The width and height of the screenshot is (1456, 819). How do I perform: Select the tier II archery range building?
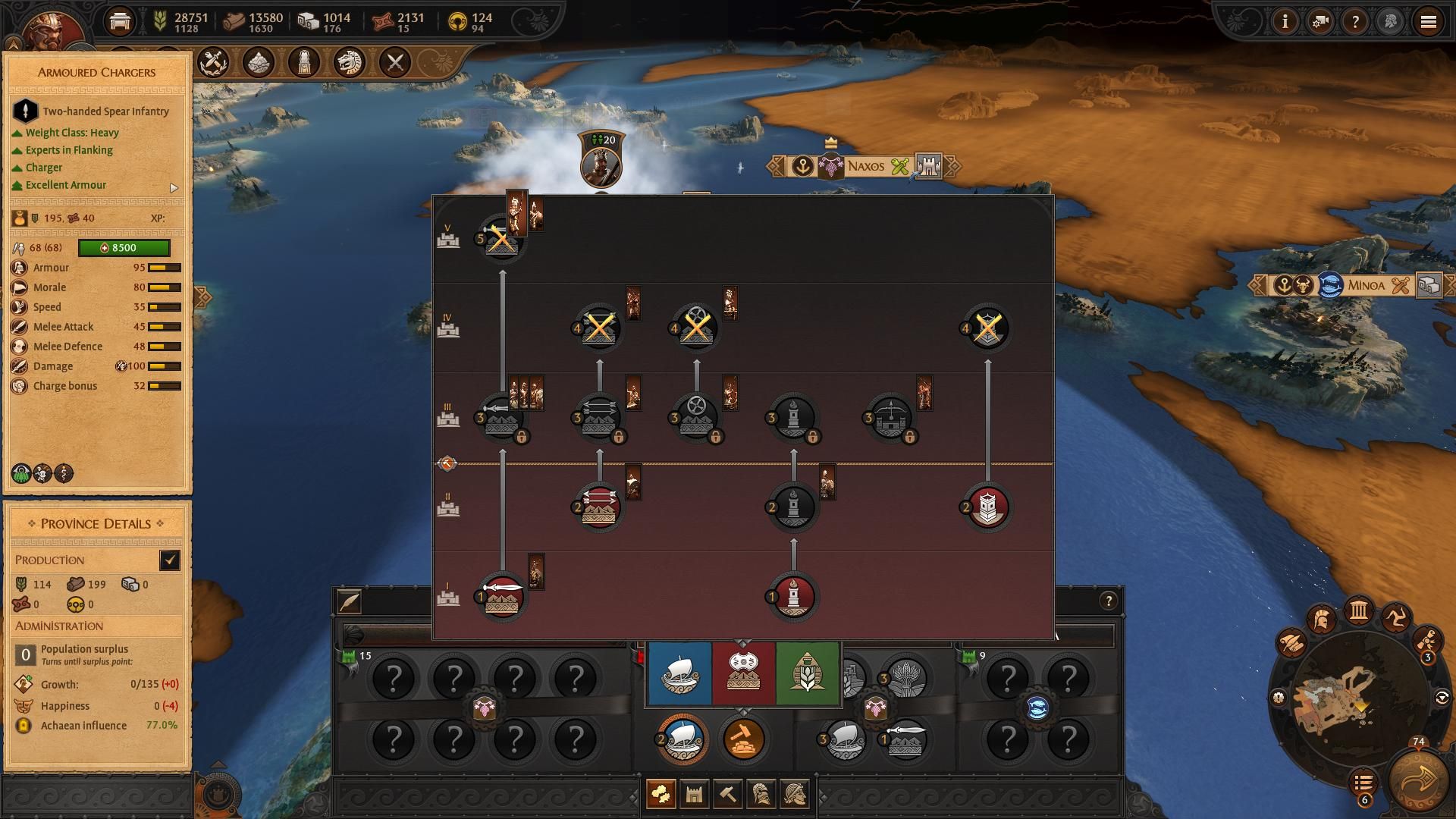(599, 507)
